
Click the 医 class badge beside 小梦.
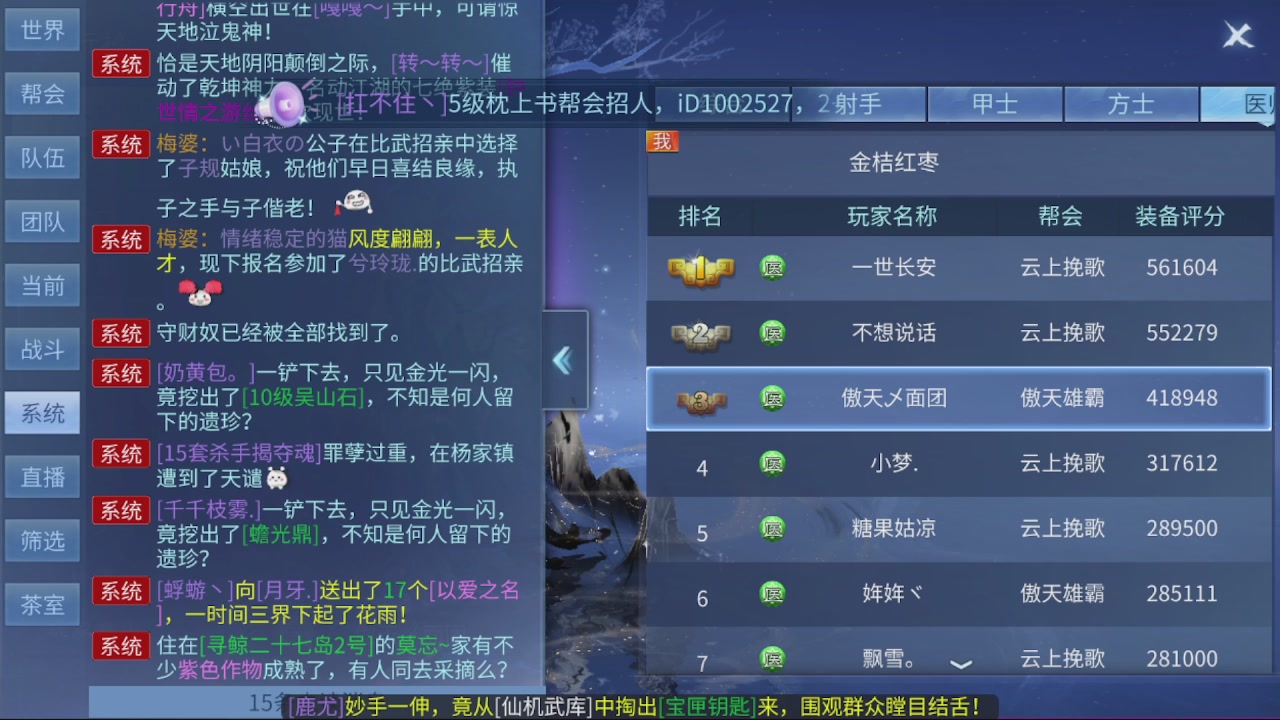[771, 463]
